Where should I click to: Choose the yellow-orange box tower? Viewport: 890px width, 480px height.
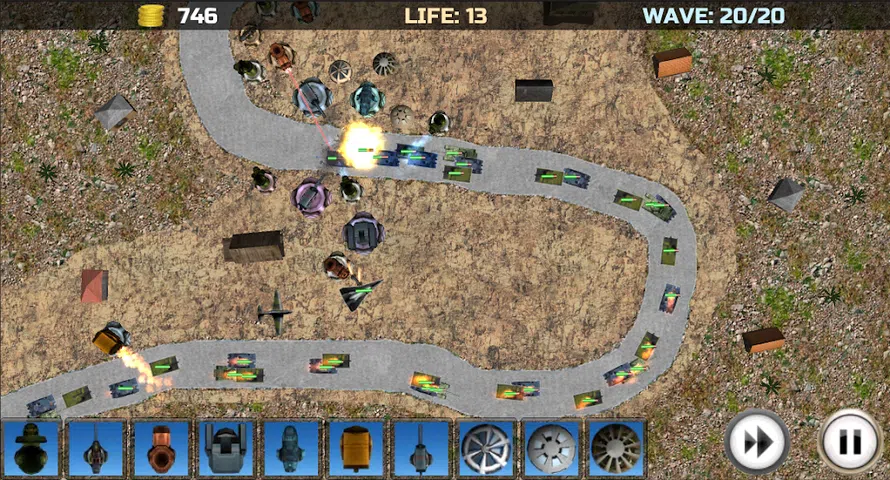click(355, 448)
